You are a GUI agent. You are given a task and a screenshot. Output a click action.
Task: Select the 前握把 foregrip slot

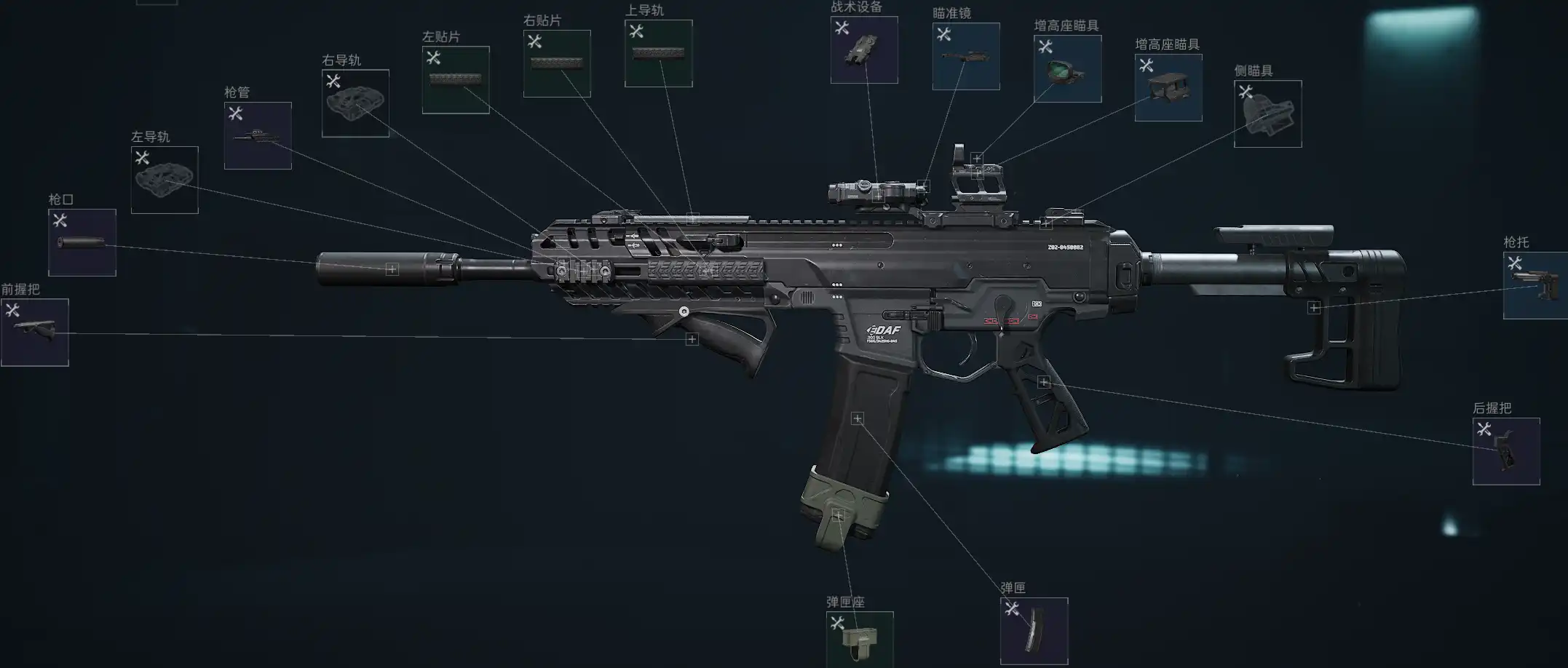35,332
